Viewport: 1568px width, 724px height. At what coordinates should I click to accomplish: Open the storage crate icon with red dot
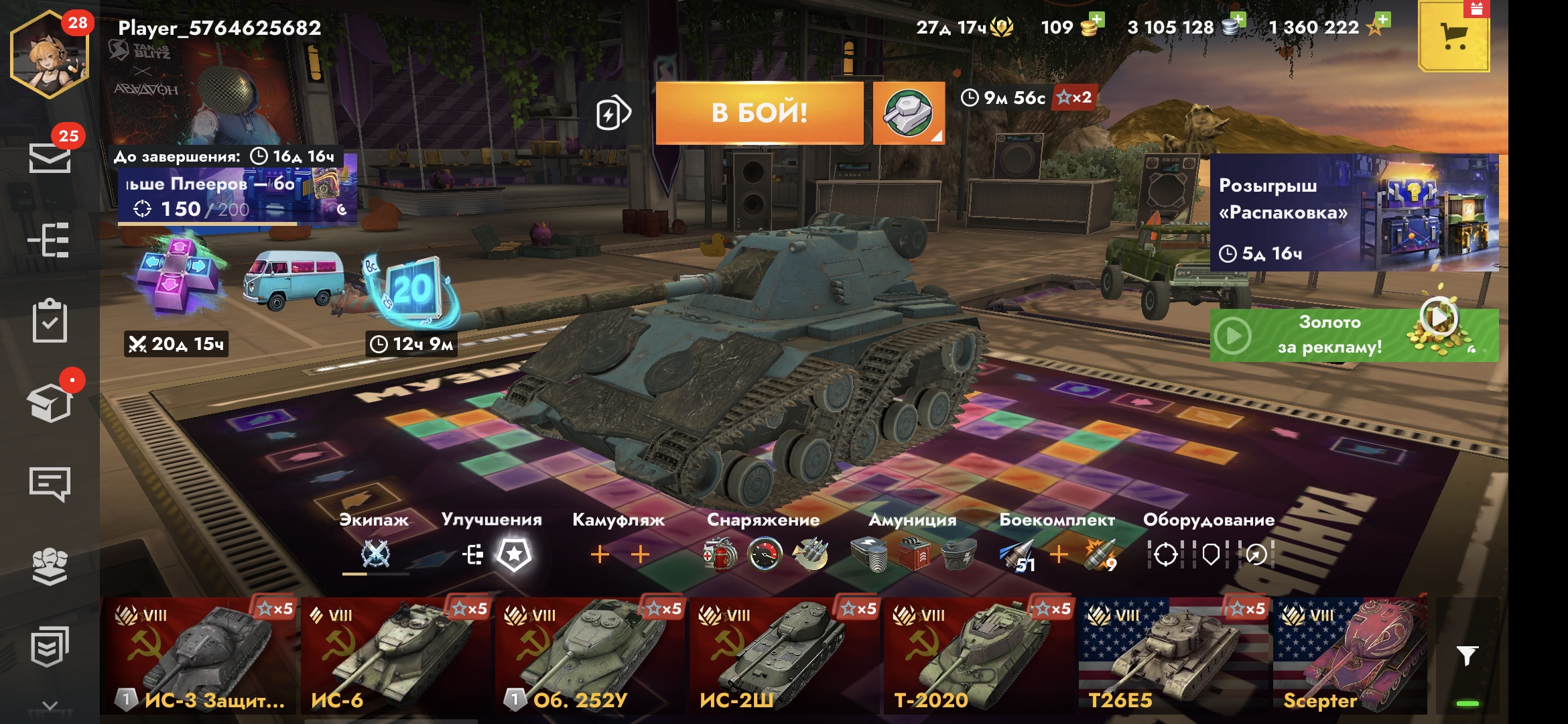50,403
